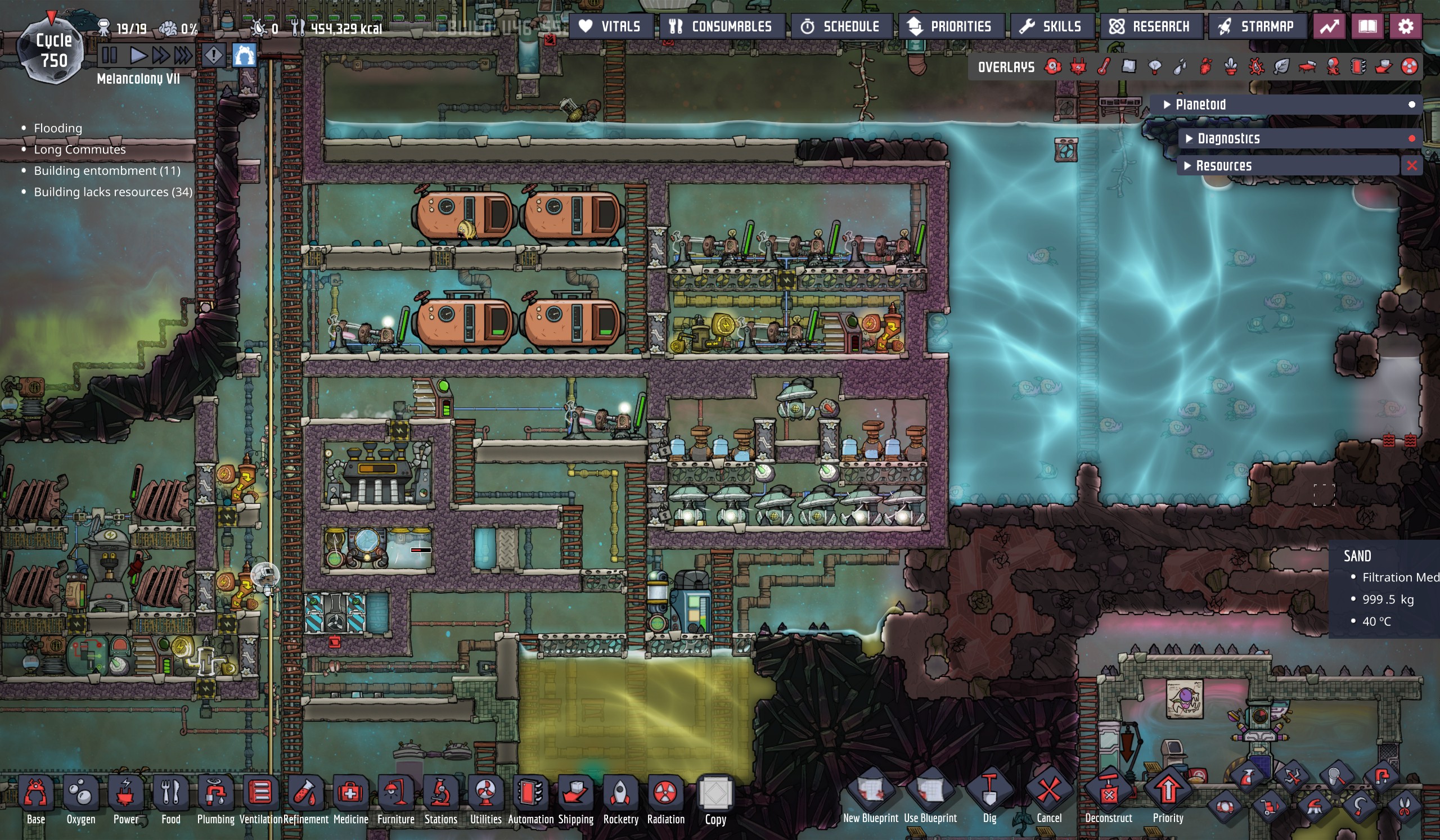Select the Rocketry build category
Viewport: 1440px width, 840px height.
(x=620, y=798)
